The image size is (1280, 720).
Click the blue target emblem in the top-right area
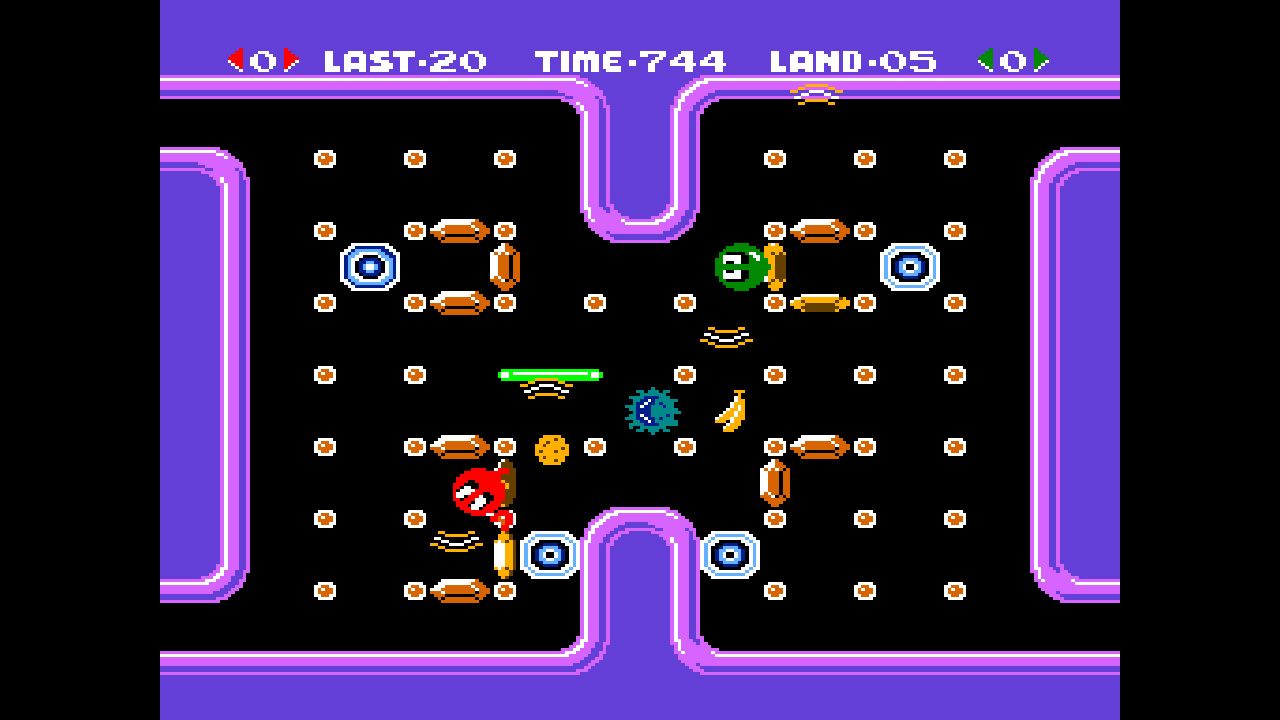(x=908, y=265)
